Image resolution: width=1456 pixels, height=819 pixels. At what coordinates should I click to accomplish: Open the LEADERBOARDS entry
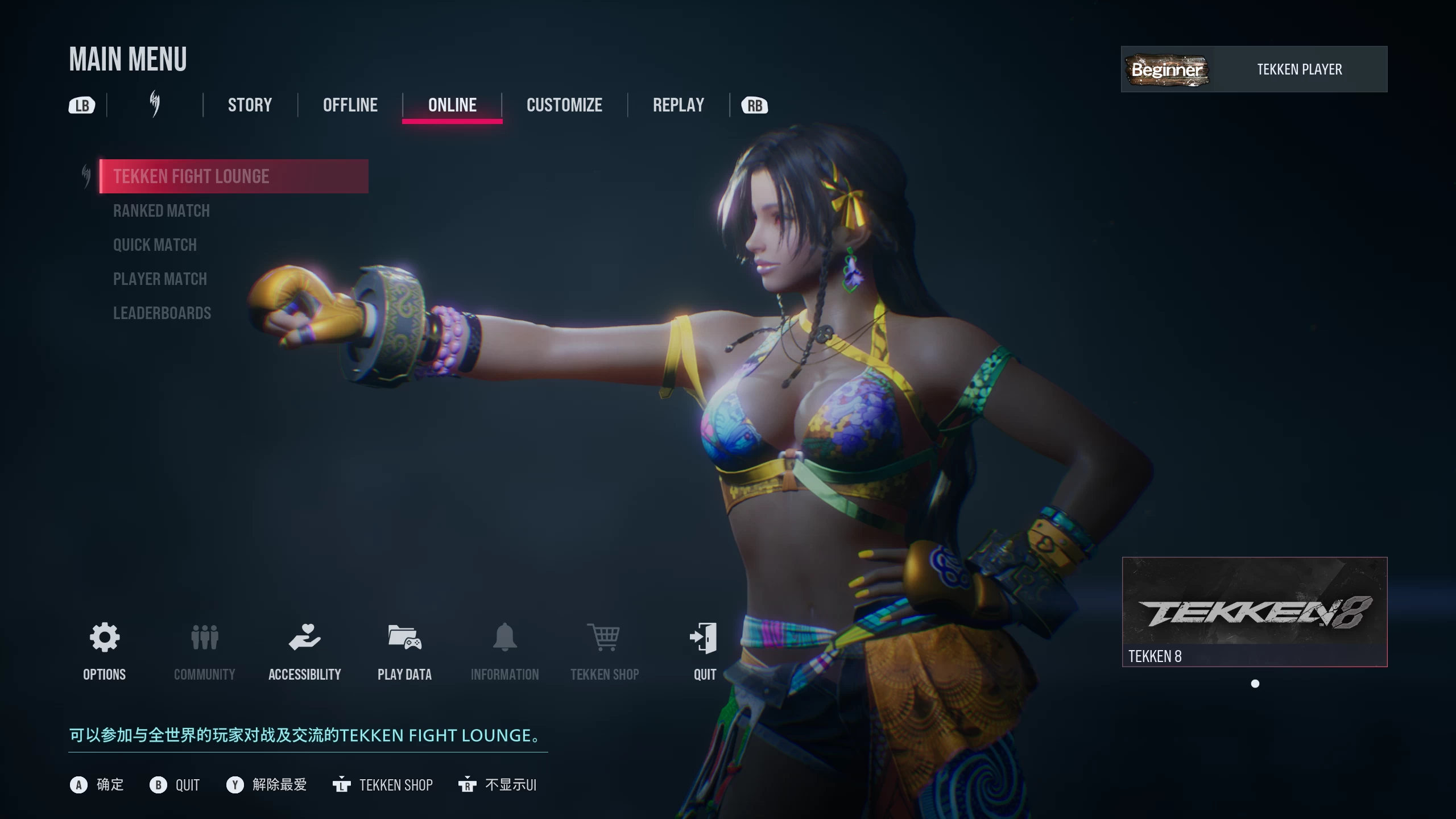[162, 313]
